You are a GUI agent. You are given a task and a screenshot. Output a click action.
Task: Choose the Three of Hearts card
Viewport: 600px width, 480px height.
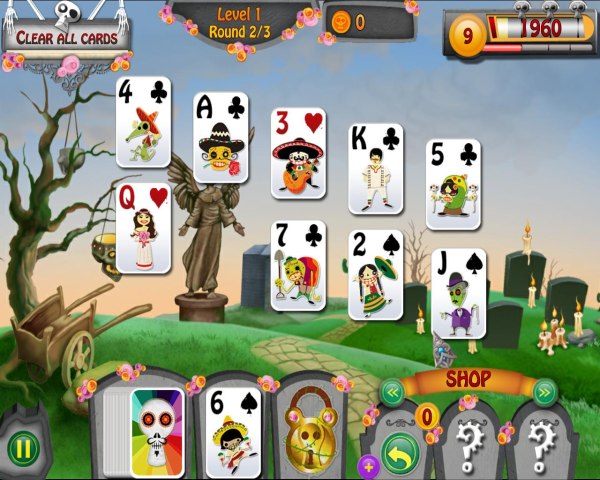(x=298, y=152)
